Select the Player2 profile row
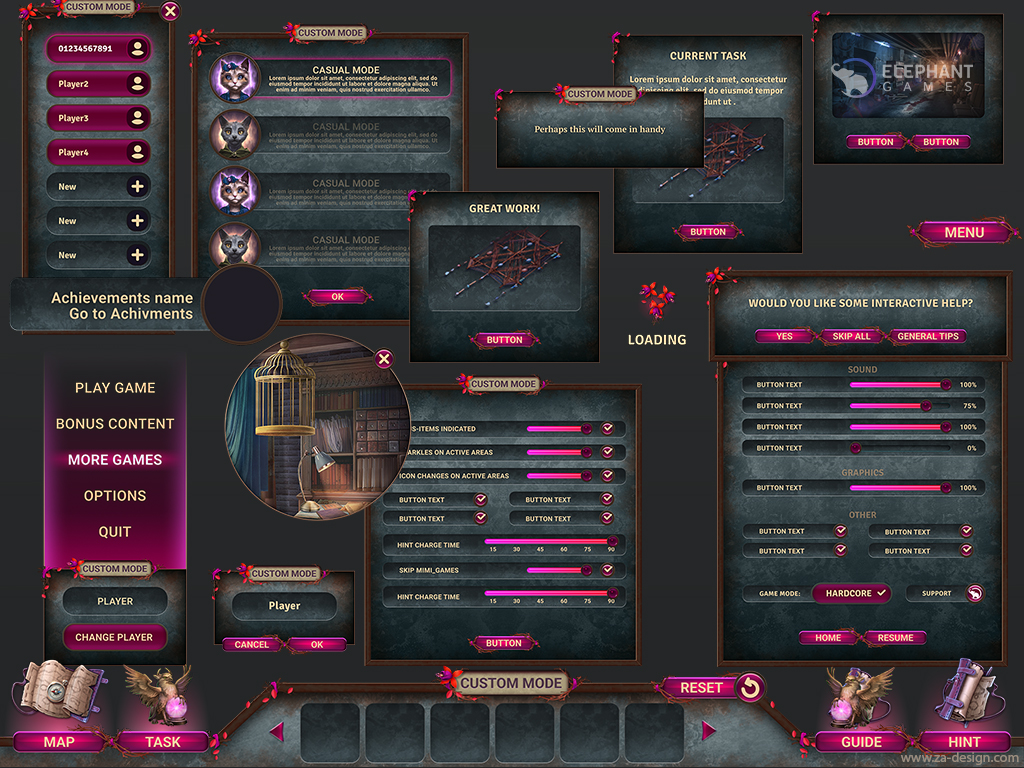1024x768 pixels. 98,84
